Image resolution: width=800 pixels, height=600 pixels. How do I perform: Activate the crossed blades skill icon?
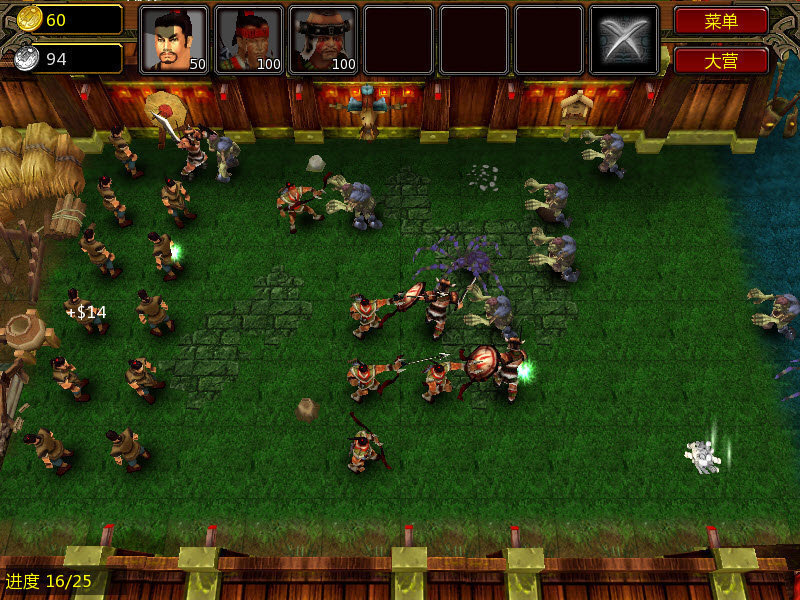[x=624, y=41]
